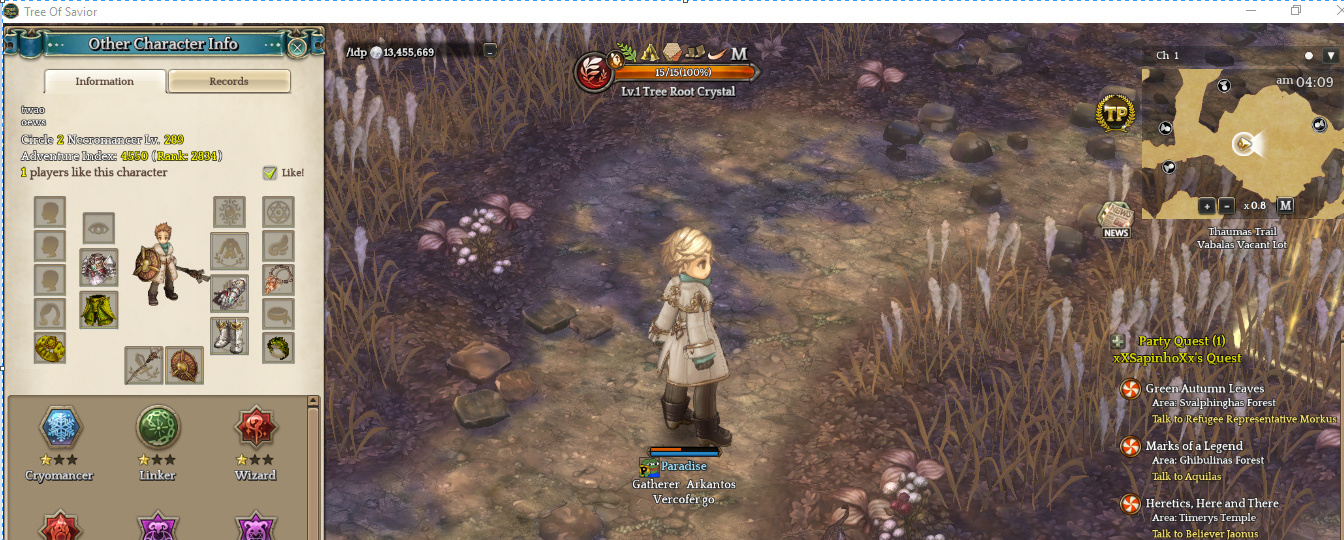Open the TP shop icon
The image size is (1344, 540).
pos(1115,114)
